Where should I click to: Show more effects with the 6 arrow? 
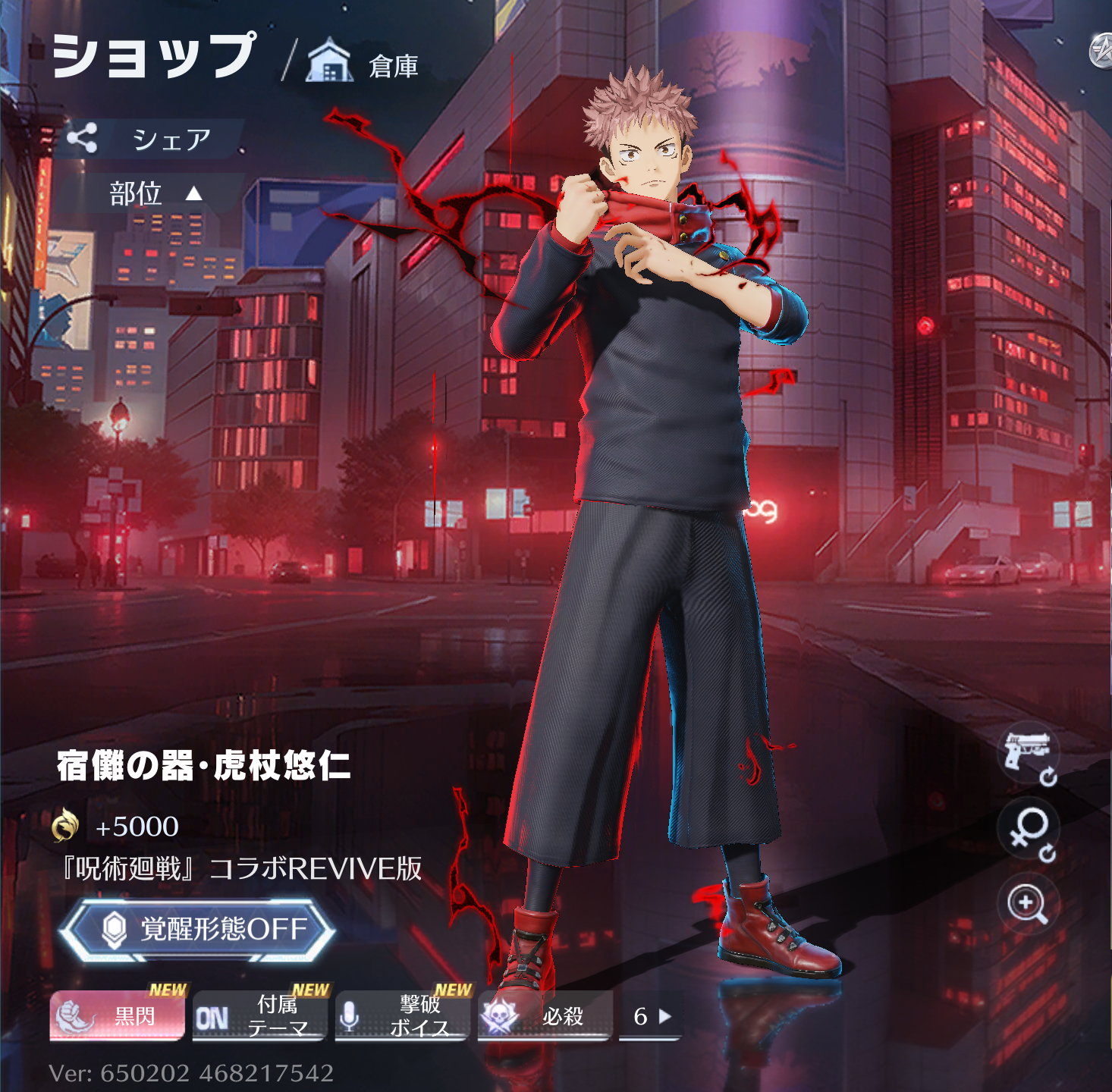[652, 1016]
